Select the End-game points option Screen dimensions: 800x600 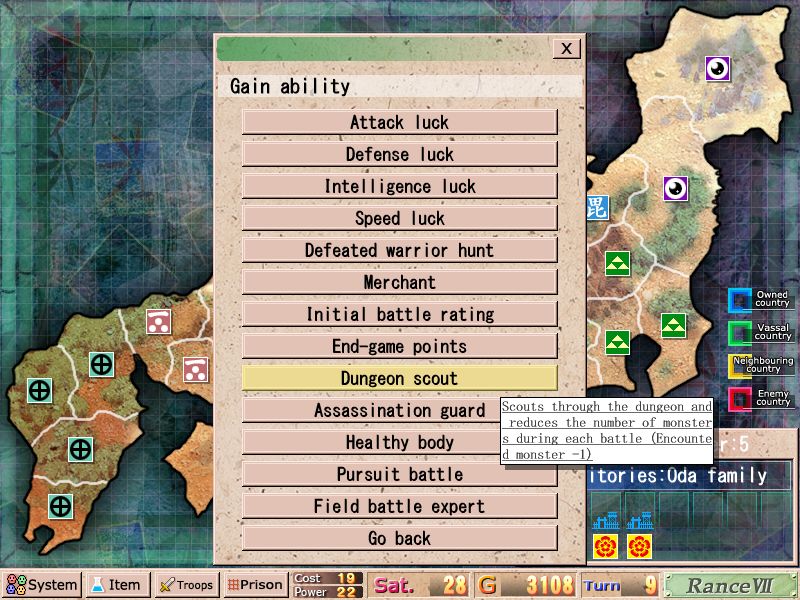tap(399, 346)
